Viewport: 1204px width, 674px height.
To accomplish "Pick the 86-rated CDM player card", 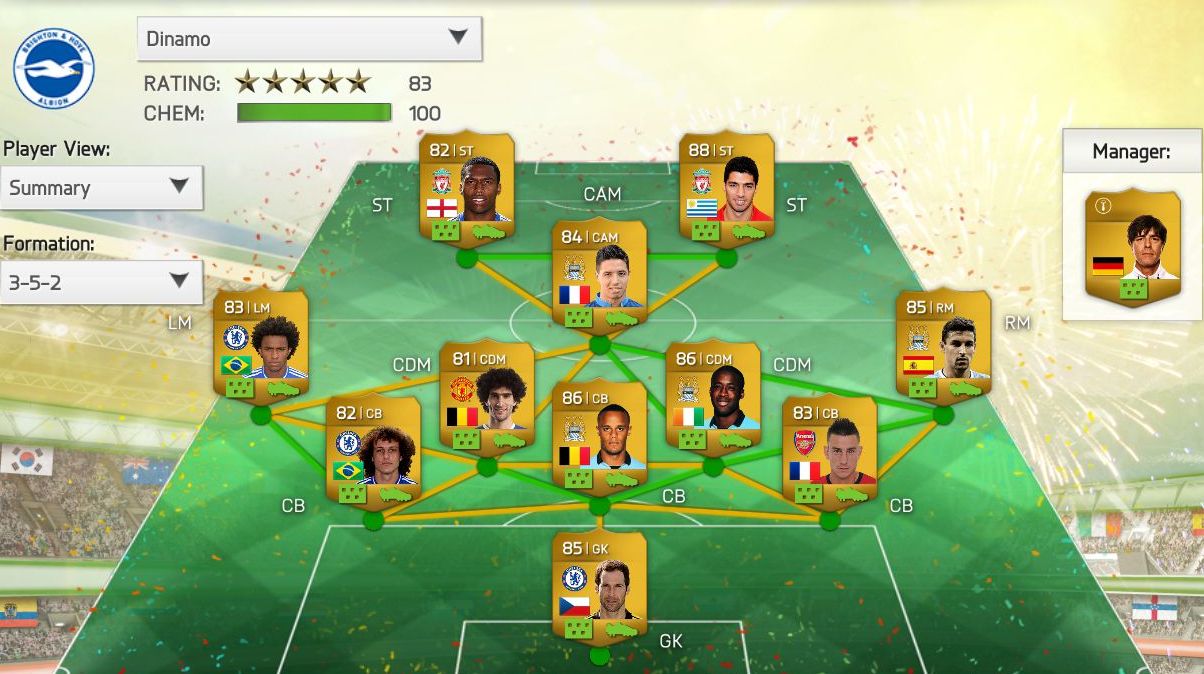I will (x=713, y=398).
